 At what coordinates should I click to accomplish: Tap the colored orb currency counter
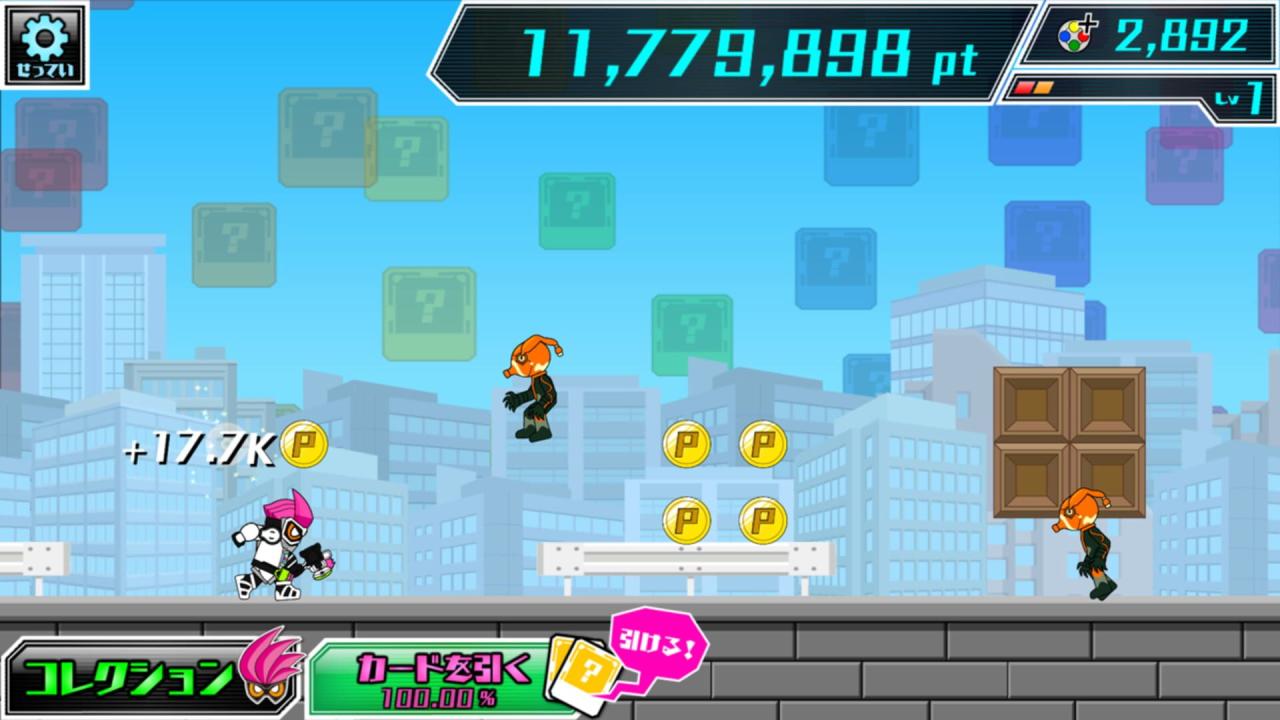pos(1152,37)
